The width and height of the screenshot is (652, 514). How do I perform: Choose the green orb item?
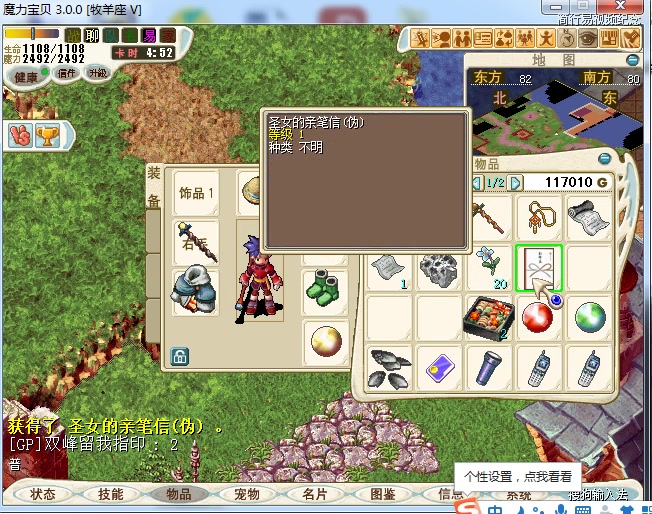tap(589, 318)
